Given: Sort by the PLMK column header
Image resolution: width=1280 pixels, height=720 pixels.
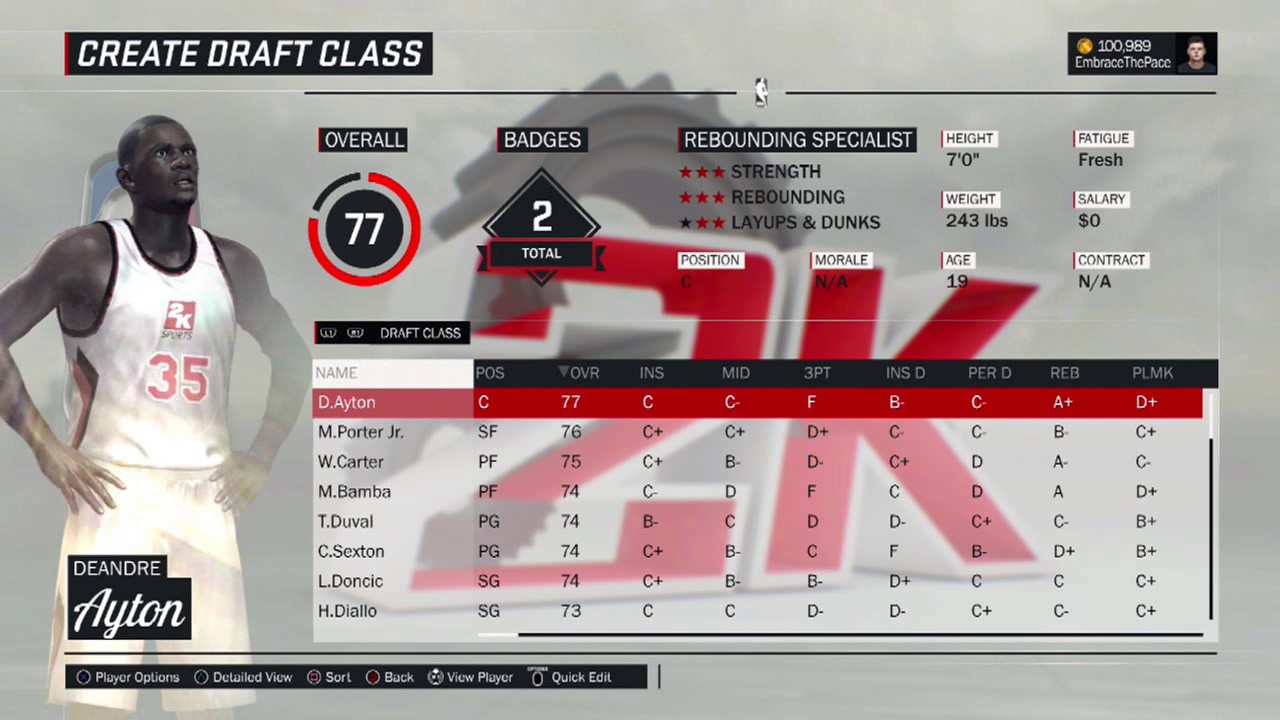Looking at the screenshot, I should coord(1152,373).
